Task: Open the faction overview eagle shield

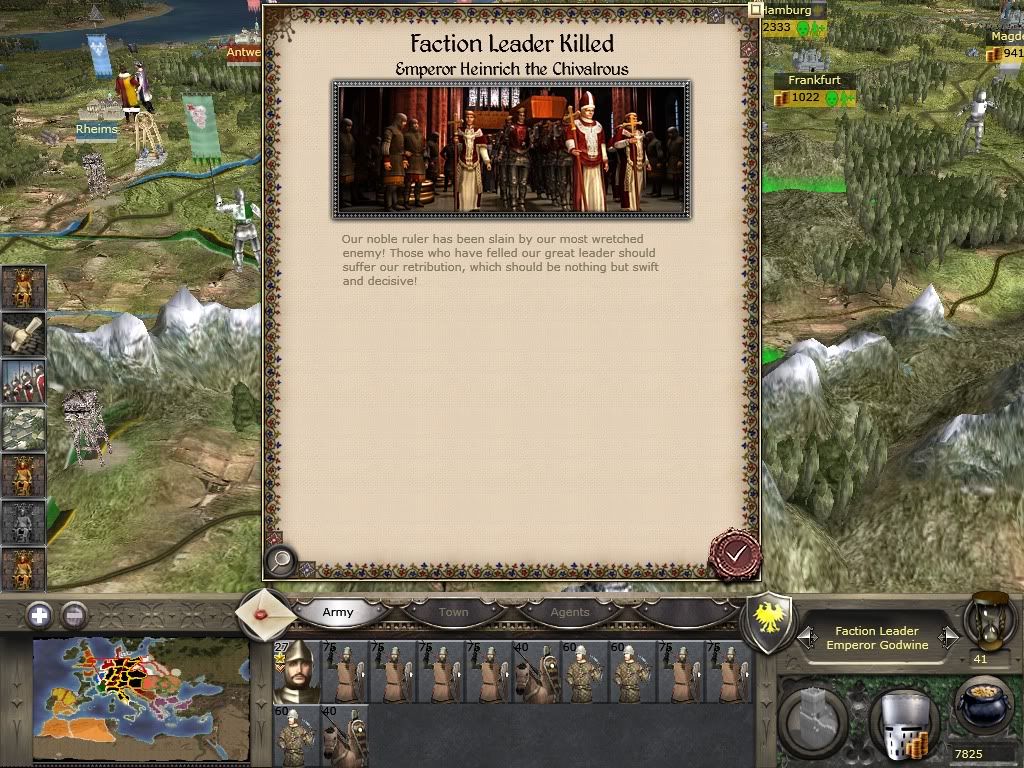Action: pos(771,622)
